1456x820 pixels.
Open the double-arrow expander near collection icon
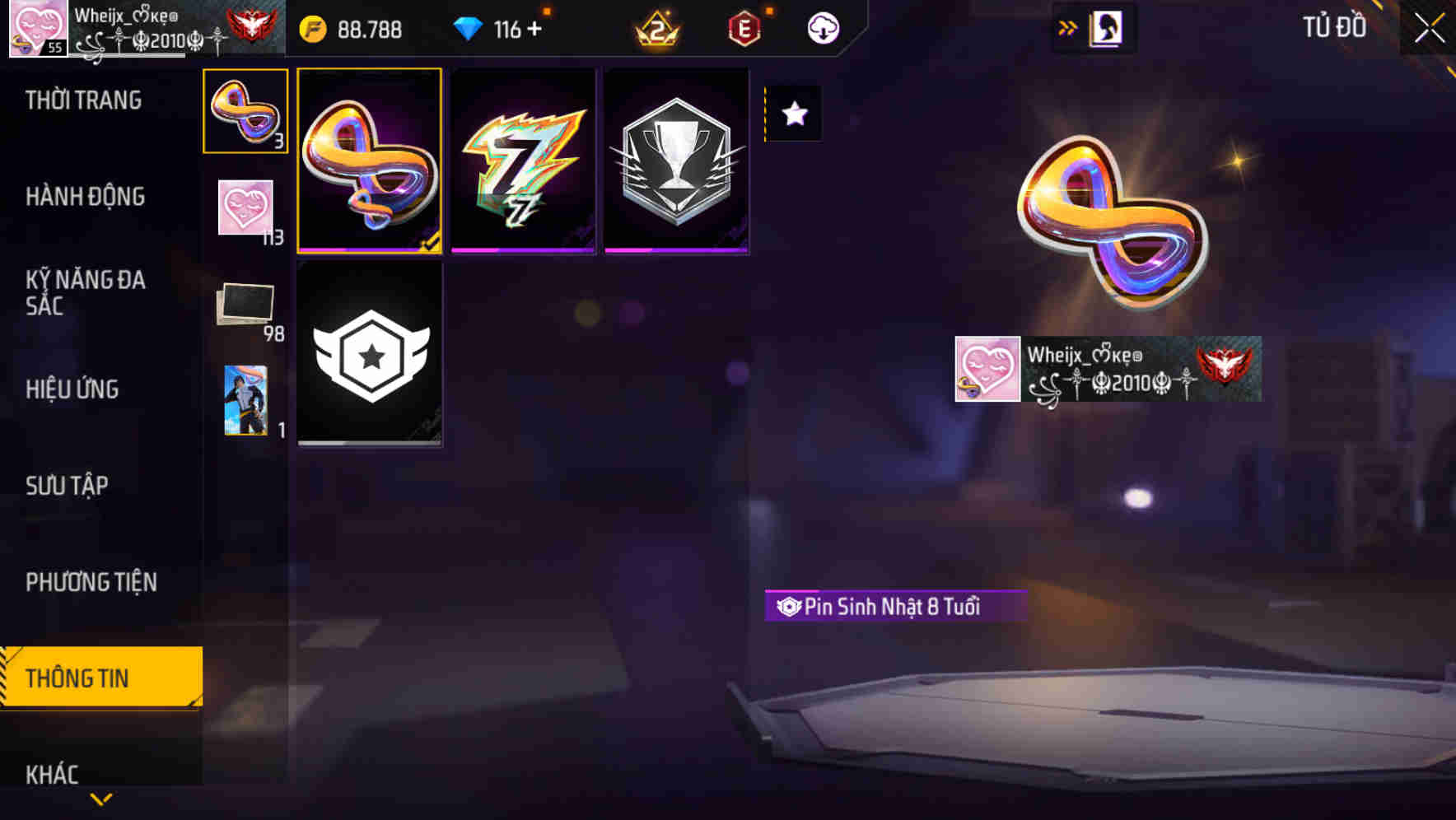pos(1068,27)
